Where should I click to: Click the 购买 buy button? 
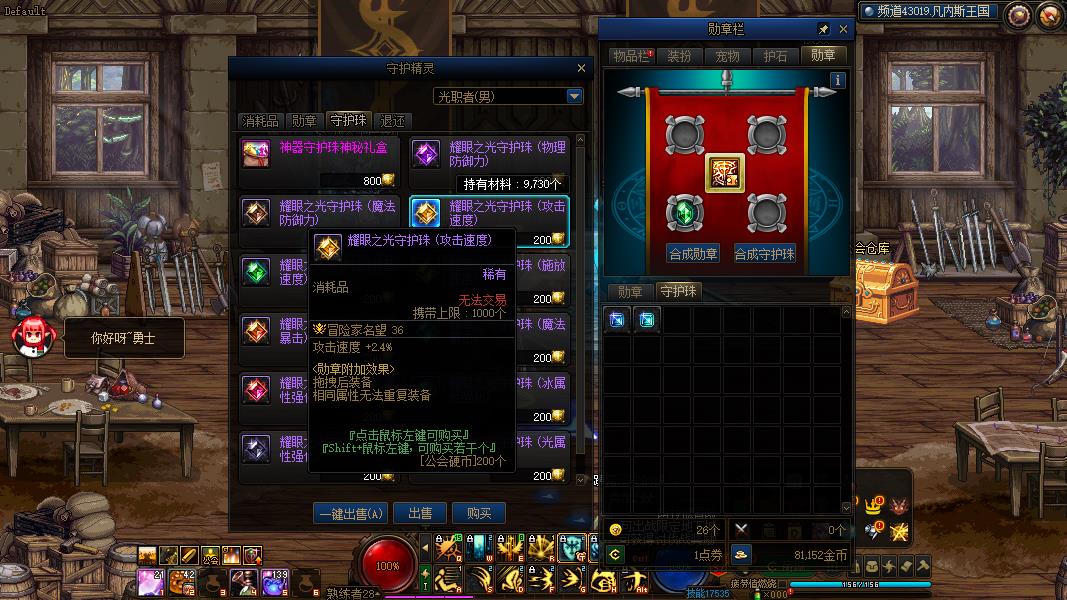478,513
